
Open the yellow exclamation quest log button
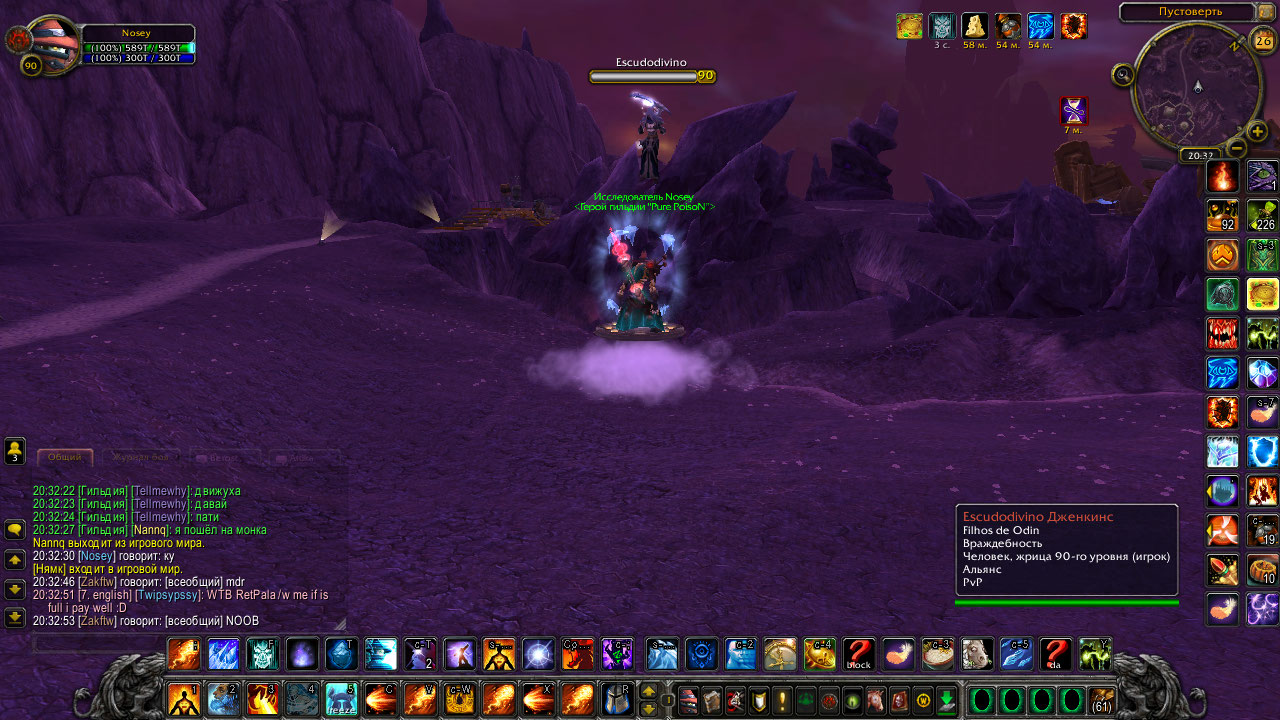[781, 699]
